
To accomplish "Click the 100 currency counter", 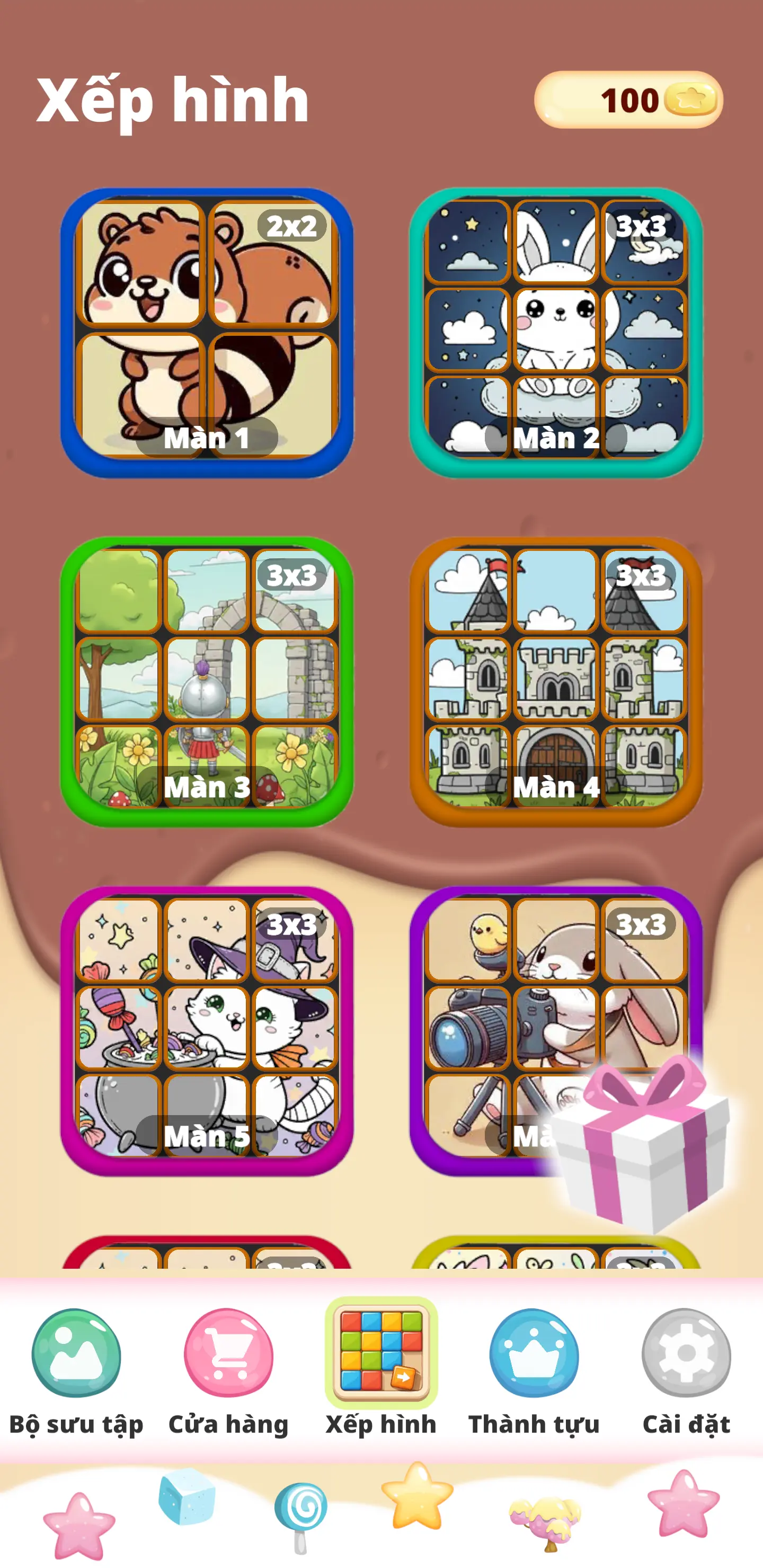I will click(x=627, y=101).
